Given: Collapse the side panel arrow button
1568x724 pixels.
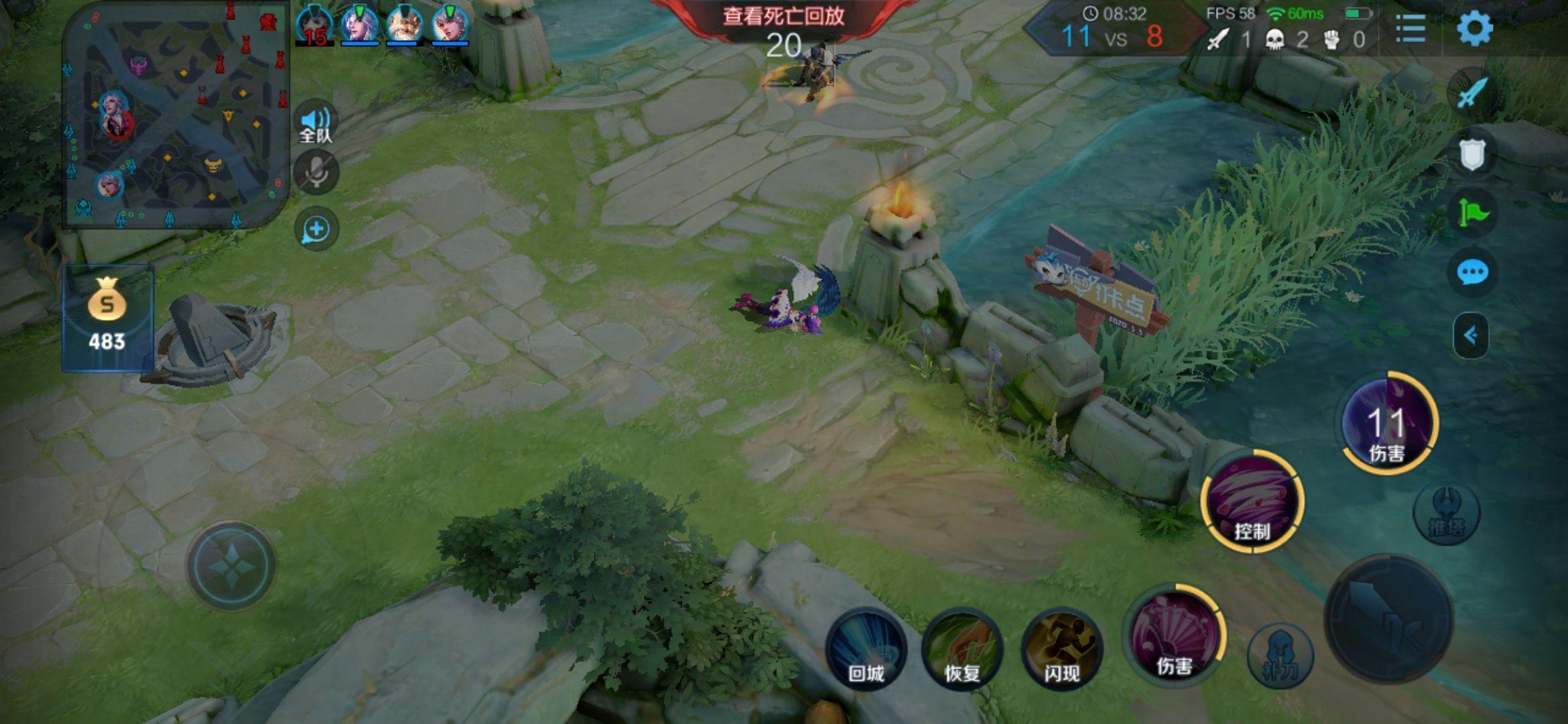Looking at the screenshot, I should [x=1471, y=335].
